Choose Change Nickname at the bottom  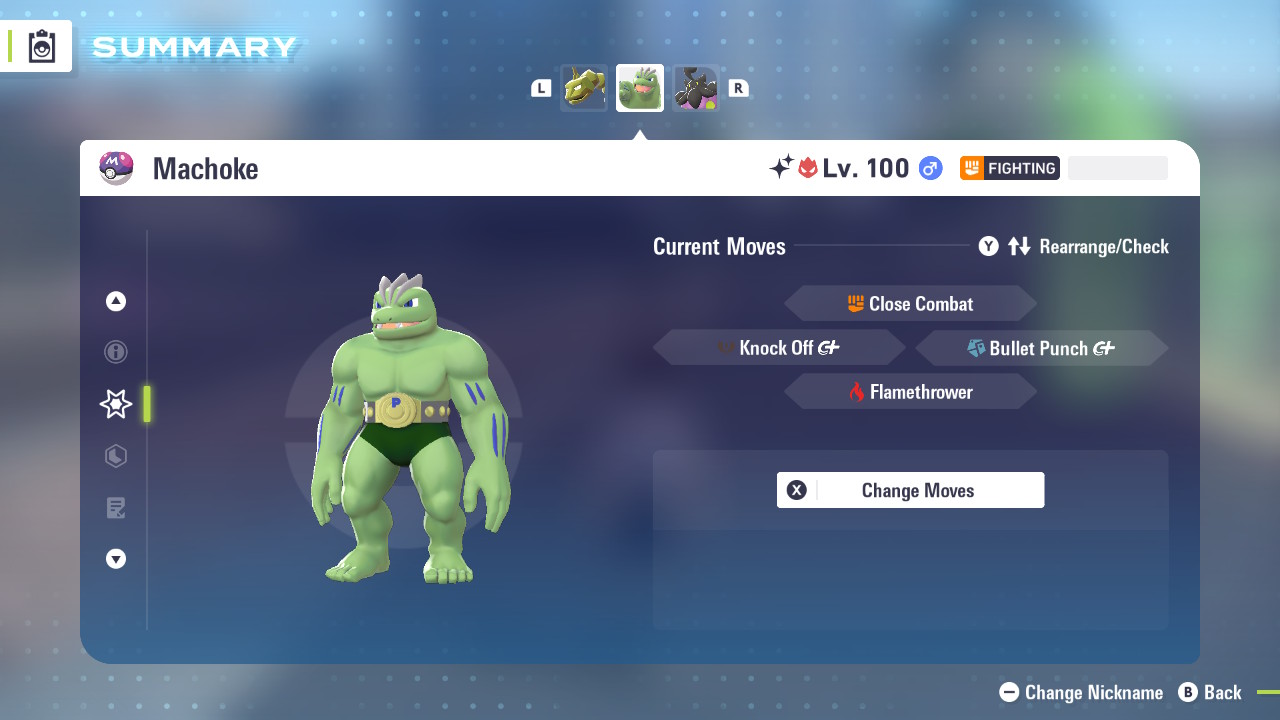pyautogui.click(x=1082, y=692)
